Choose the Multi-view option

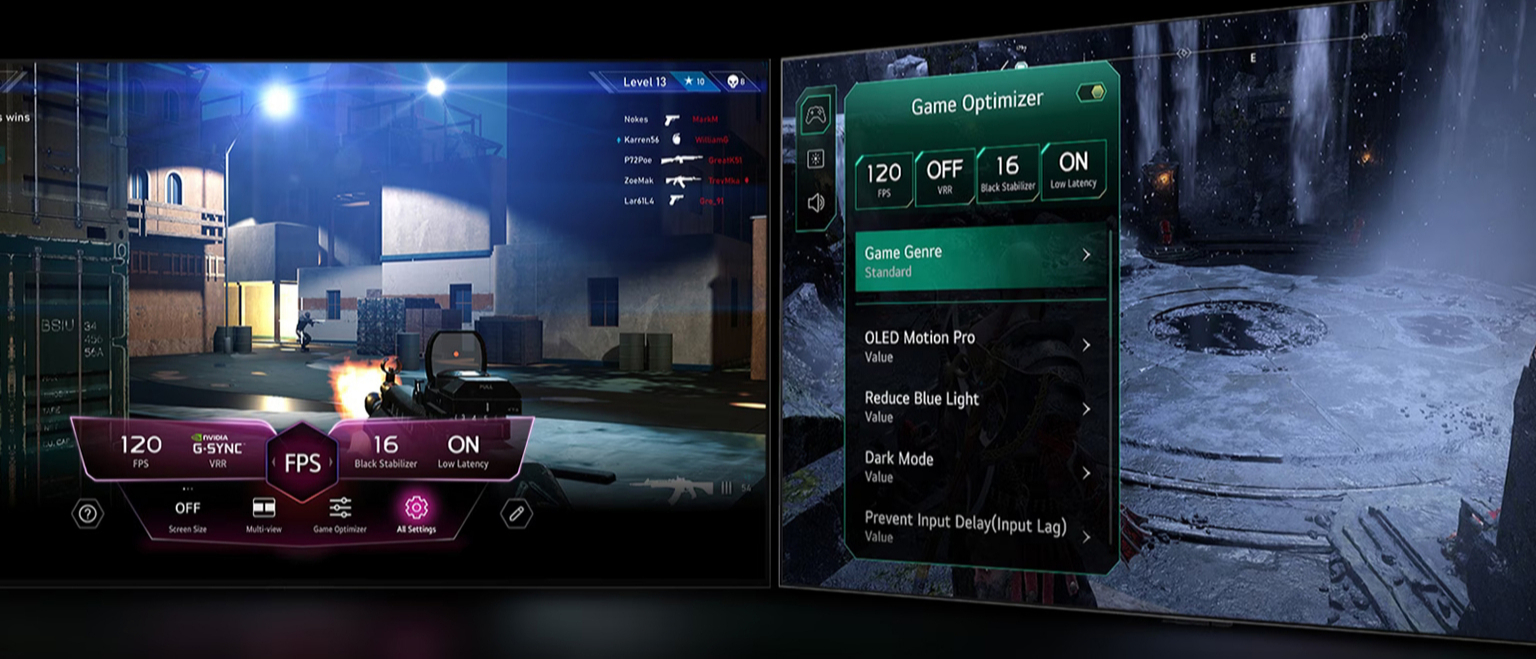click(264, 508)
